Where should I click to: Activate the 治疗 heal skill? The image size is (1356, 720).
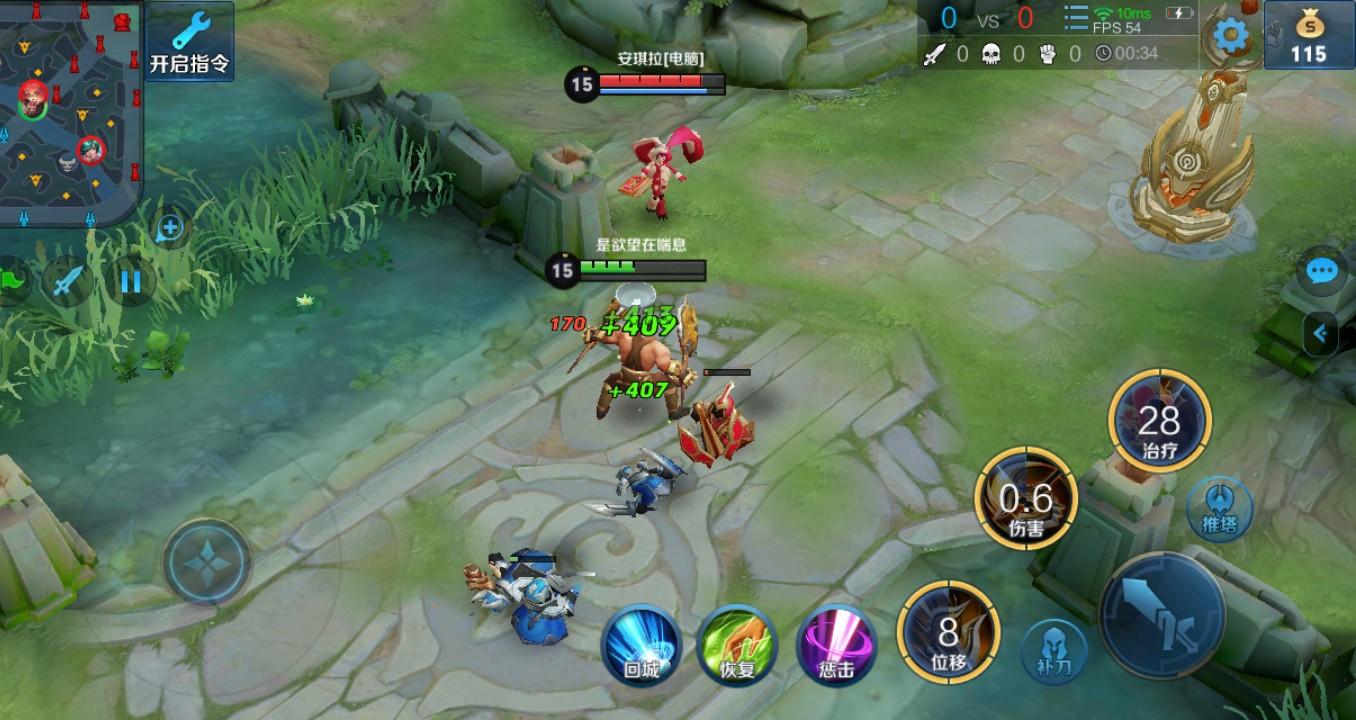1160,421
